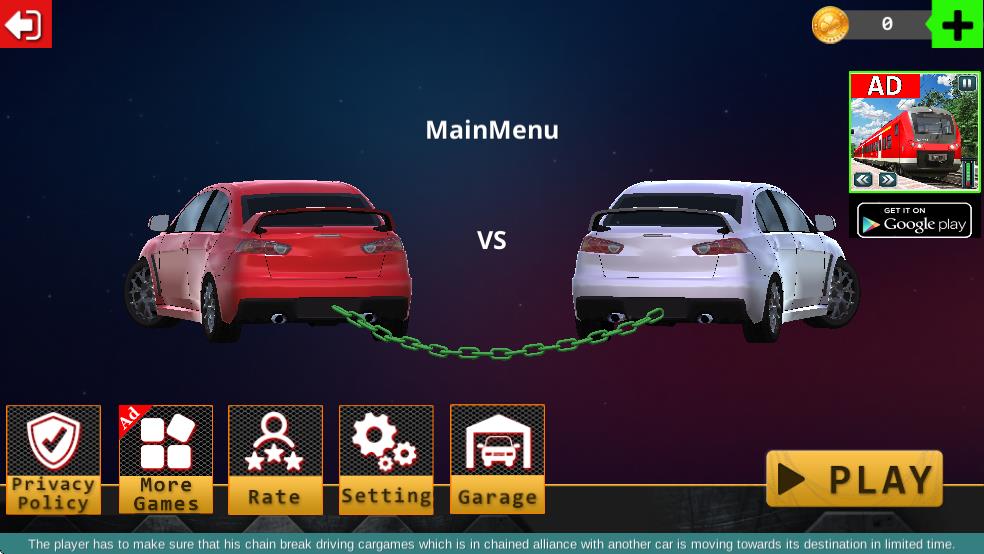Click the red back arrow button
The image size is (984, 554).
[x=25, y=24]
